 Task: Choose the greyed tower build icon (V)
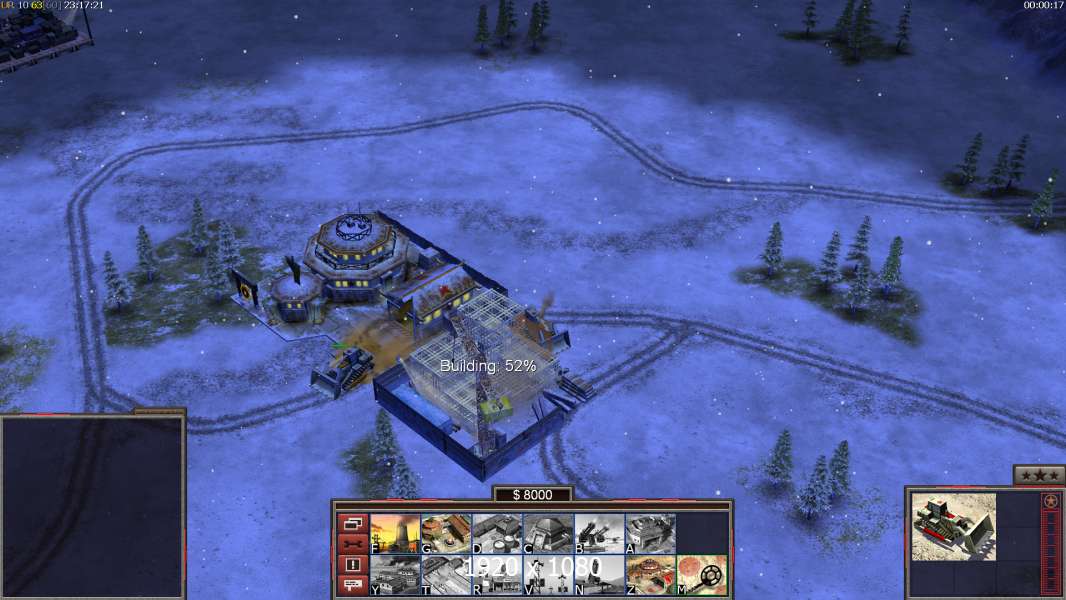548,575
